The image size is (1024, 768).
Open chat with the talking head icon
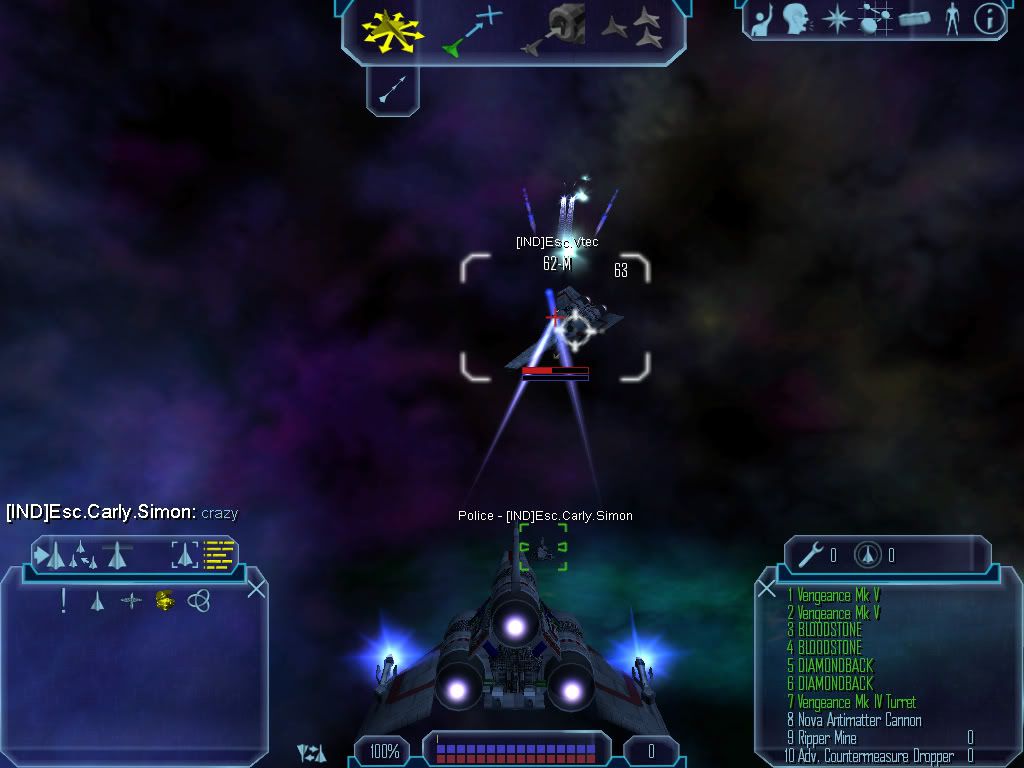[x=796, y=18]
